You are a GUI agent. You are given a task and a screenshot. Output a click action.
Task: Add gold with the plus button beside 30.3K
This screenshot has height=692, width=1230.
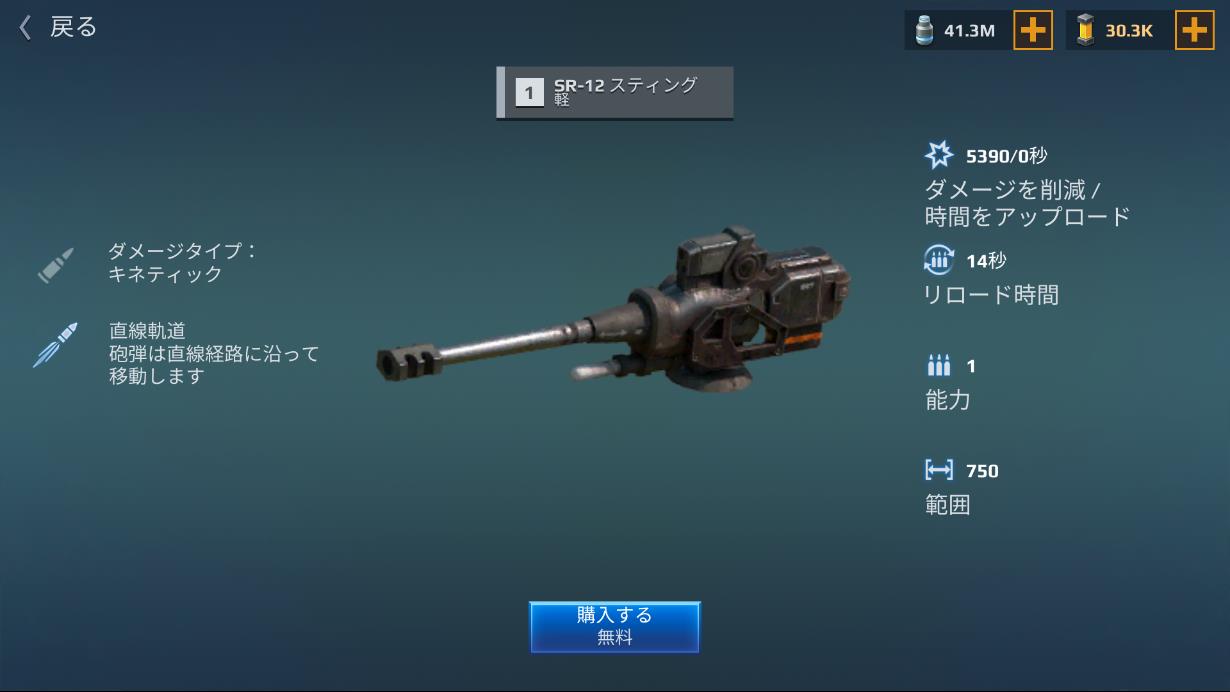click(1193, 30)
